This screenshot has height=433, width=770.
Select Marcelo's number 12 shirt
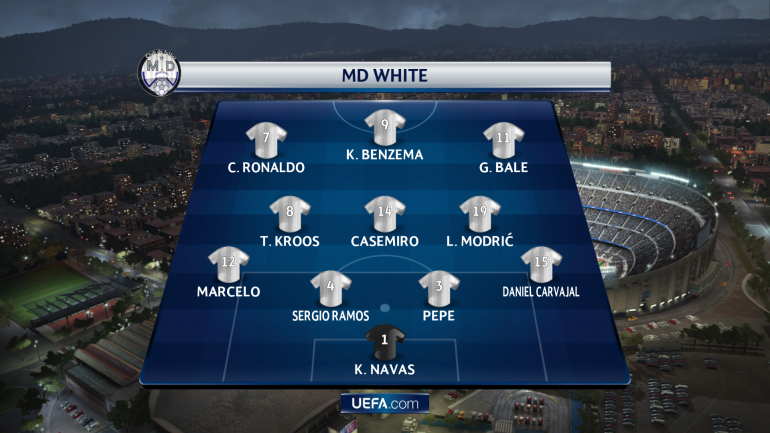[x=228, y=265]
